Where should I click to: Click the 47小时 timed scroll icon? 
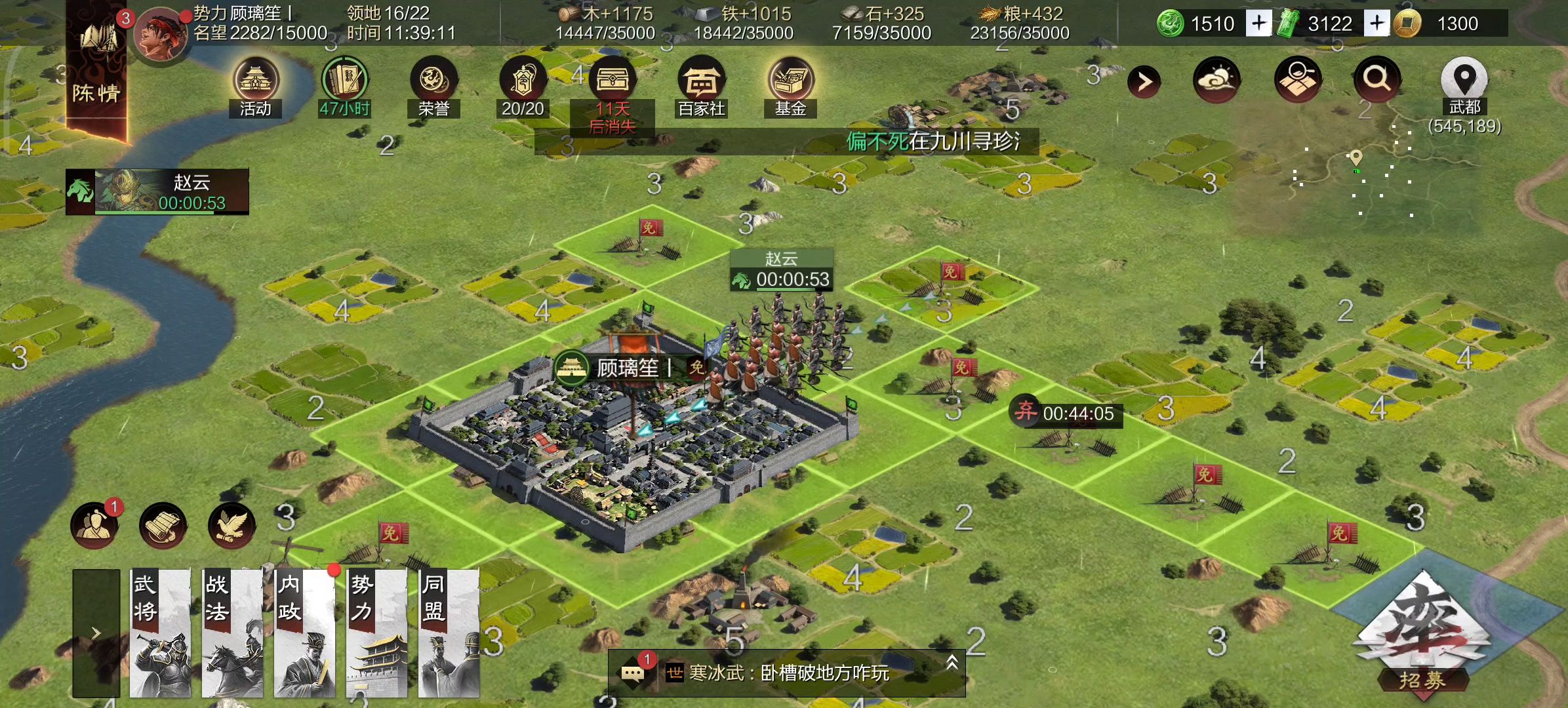[x=346, y=79]
